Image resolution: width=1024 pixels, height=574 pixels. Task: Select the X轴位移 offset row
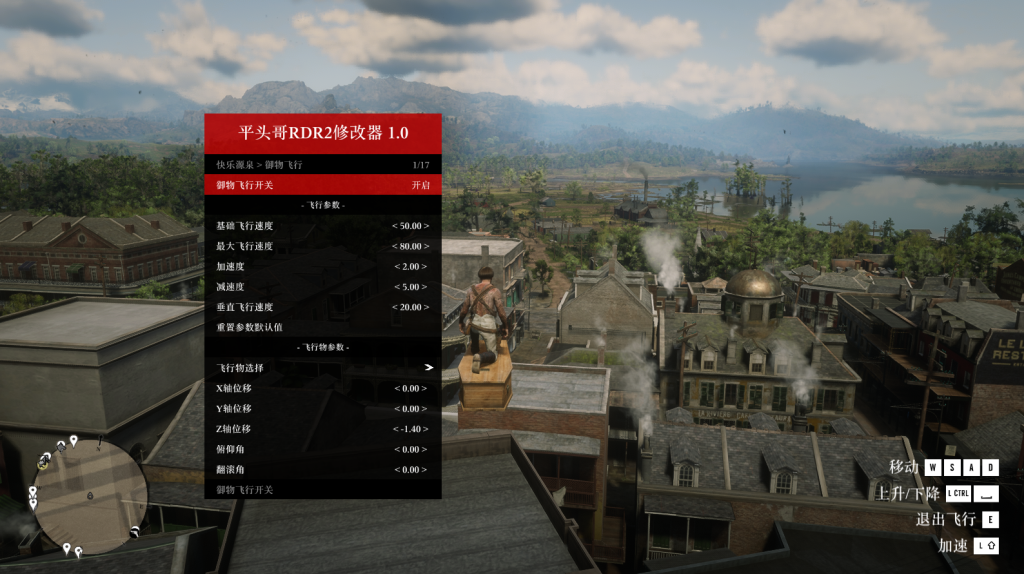(323, 388)
